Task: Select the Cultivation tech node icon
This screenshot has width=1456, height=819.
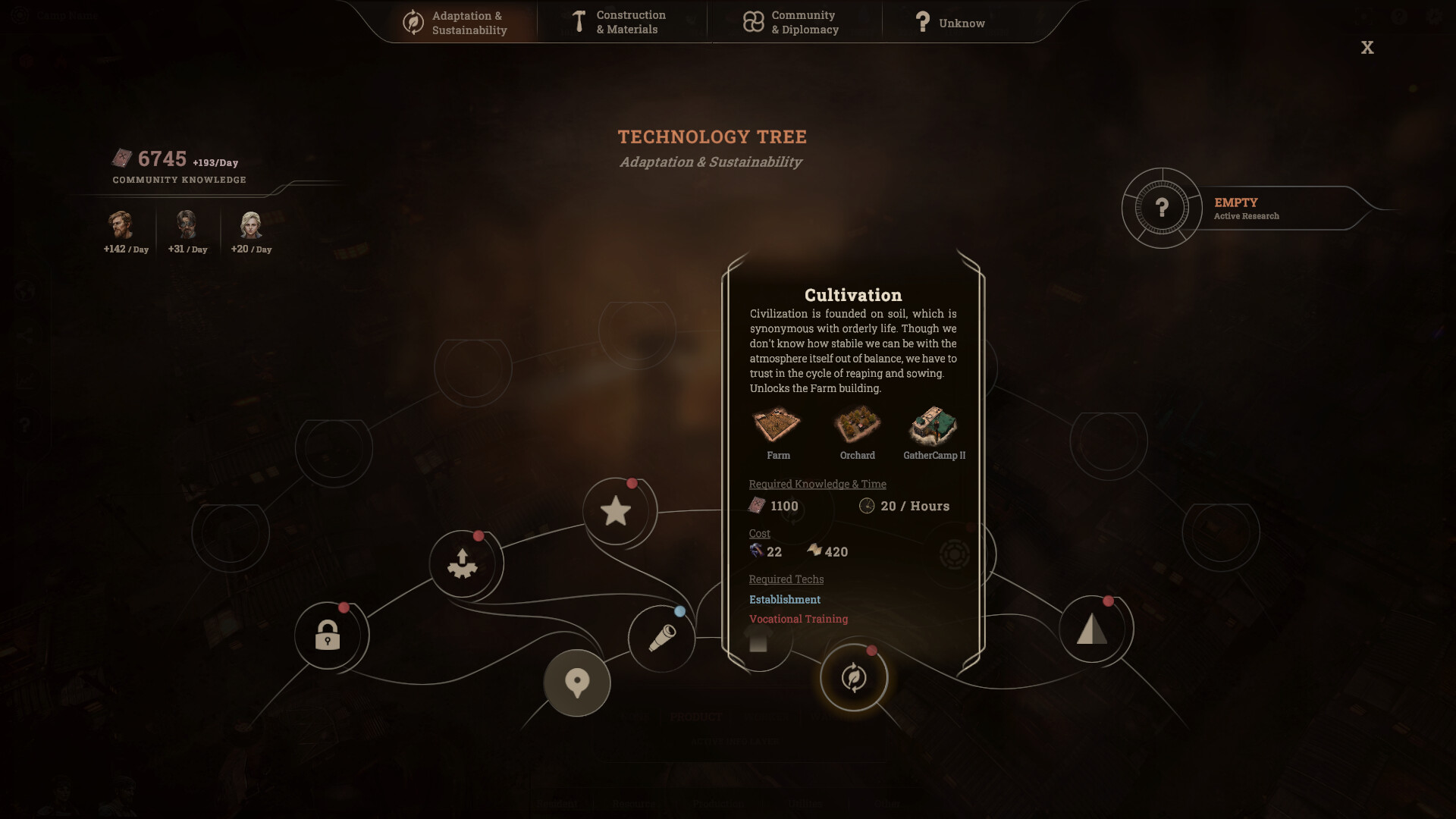Action: click(854, 679)
